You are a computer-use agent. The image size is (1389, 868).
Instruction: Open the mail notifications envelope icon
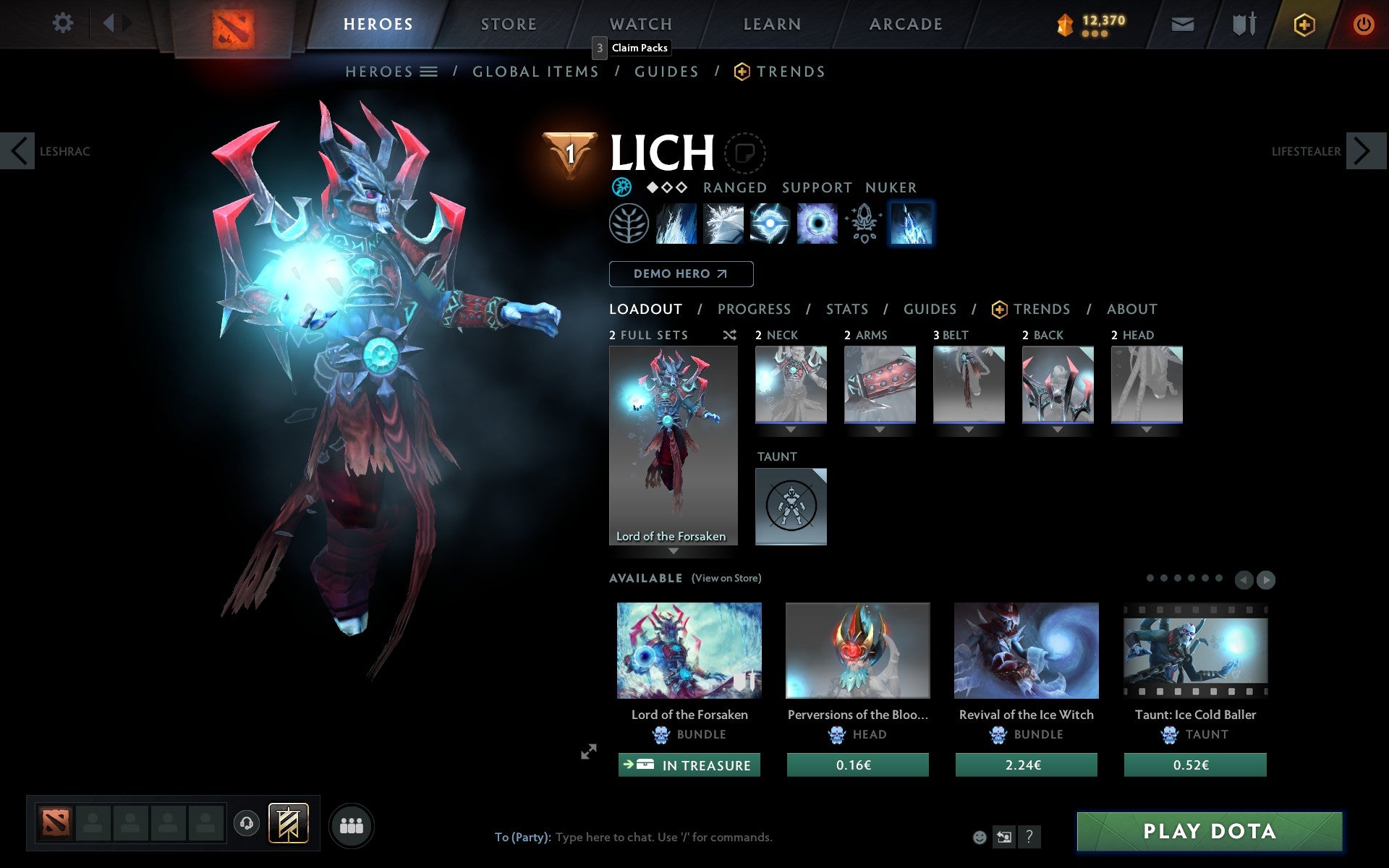point(1182,24)
